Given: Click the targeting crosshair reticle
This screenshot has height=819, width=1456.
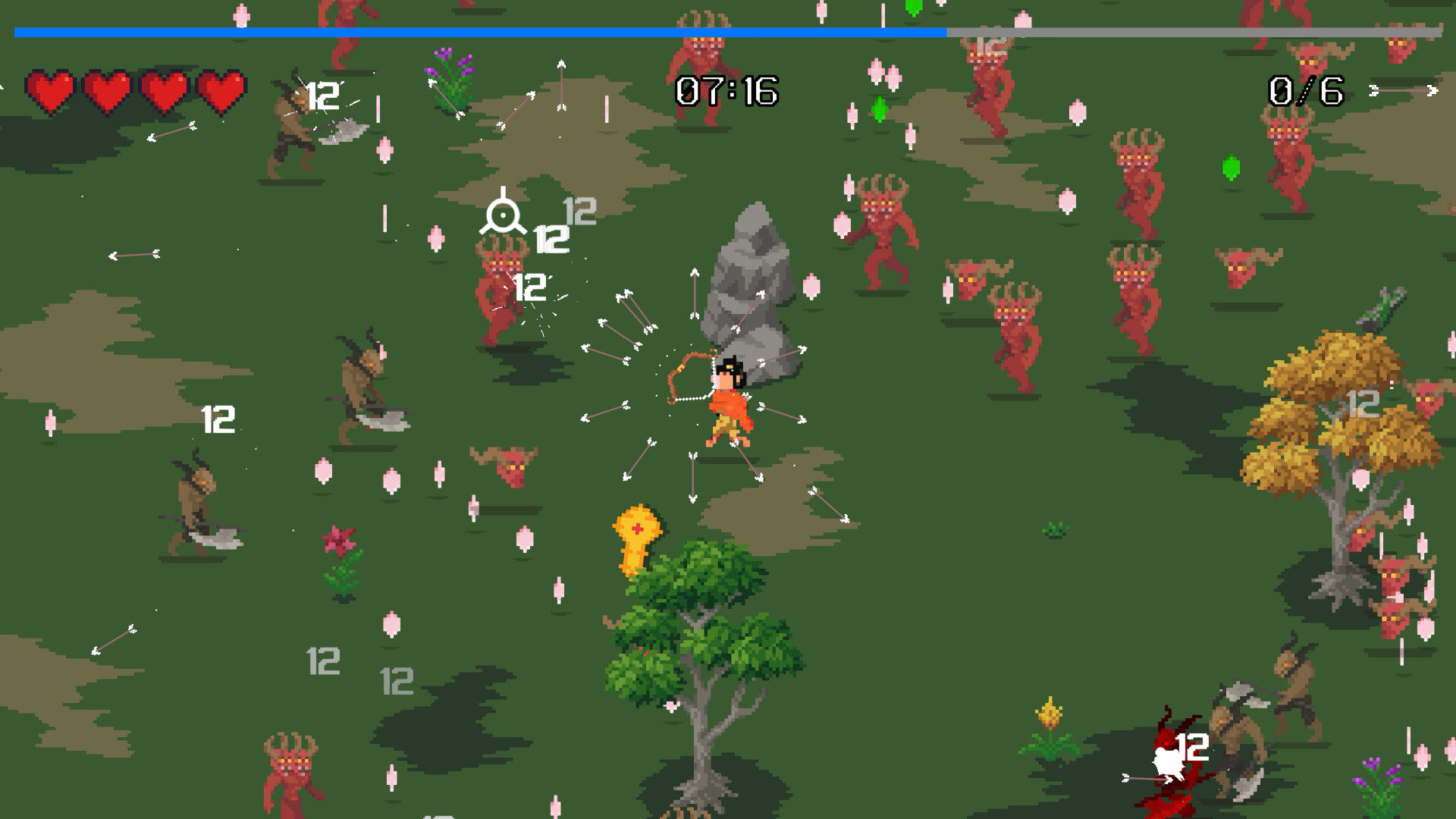Looking at the screenshot, I should click(x=504, y=215).
